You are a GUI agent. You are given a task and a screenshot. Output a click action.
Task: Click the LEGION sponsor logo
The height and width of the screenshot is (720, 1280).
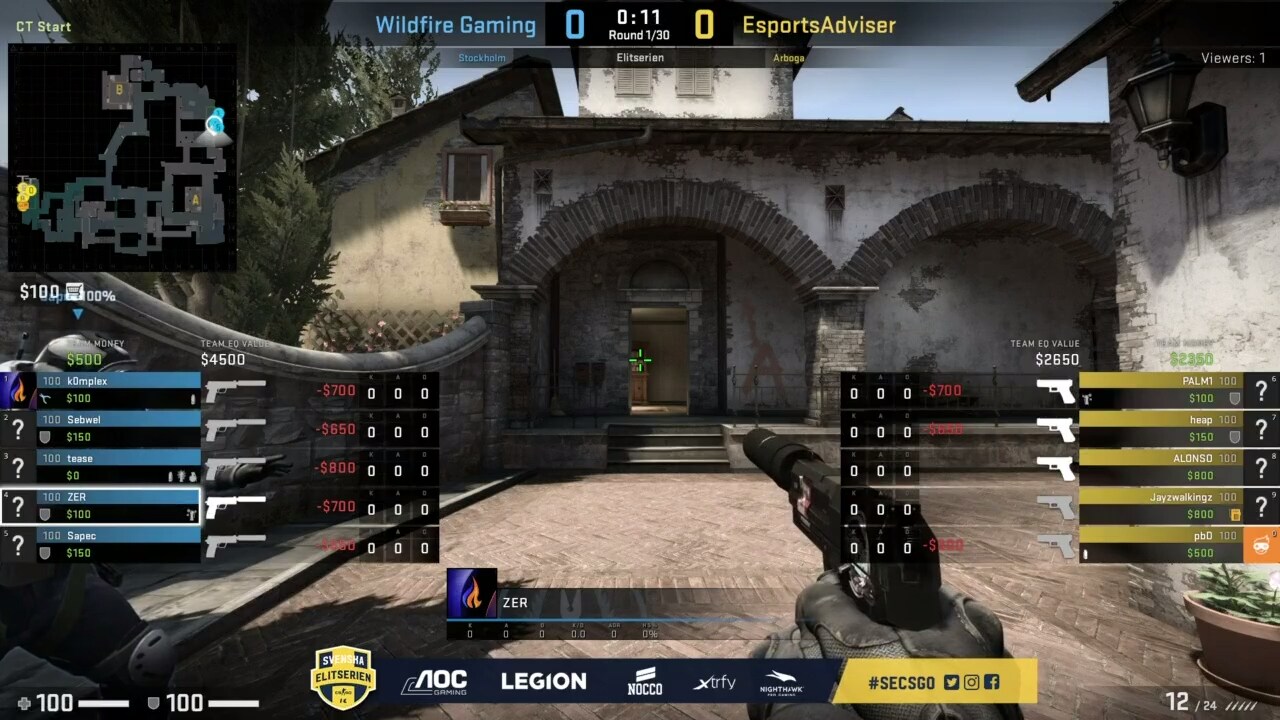543,681
